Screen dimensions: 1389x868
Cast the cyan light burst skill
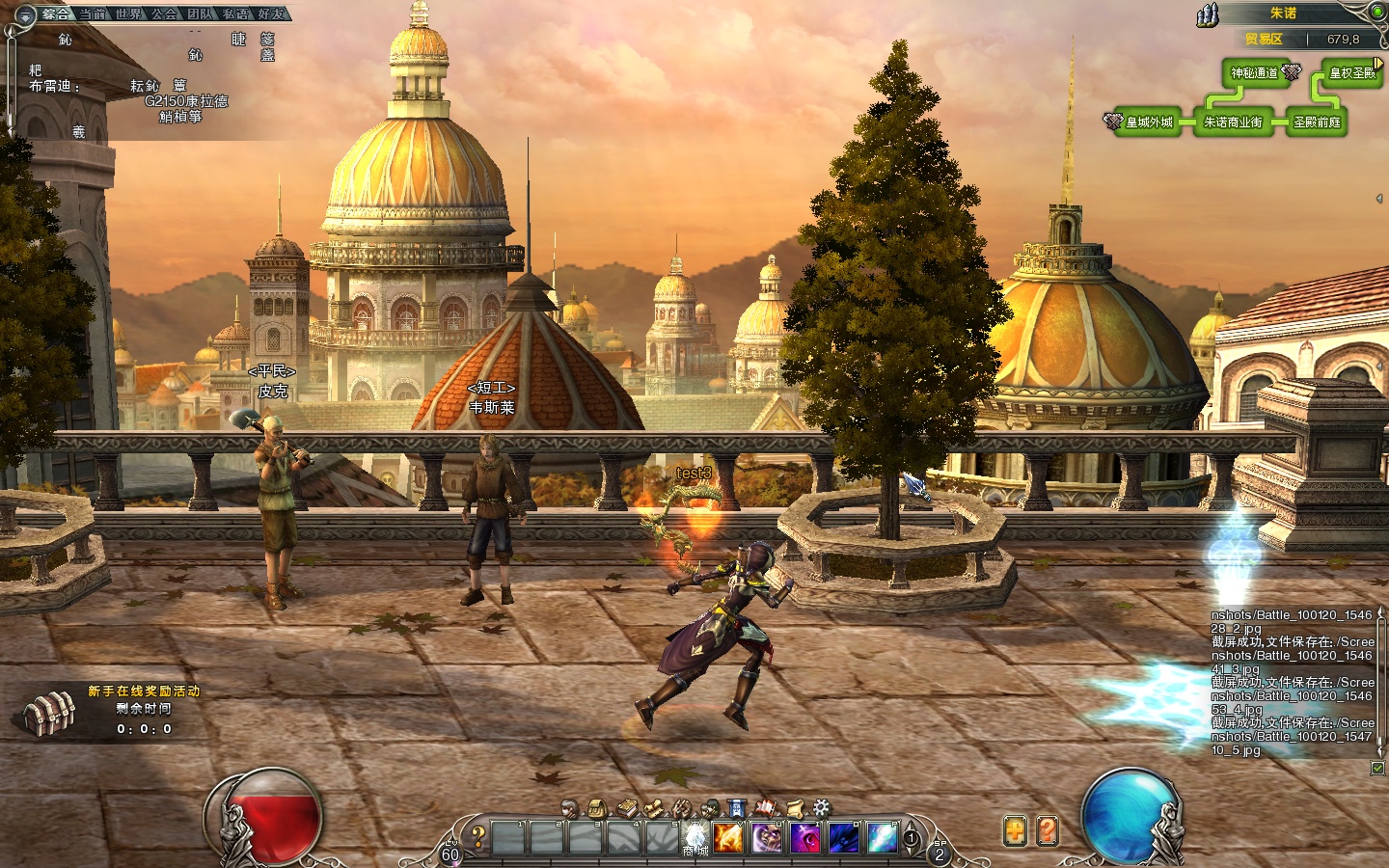(882, 837)
